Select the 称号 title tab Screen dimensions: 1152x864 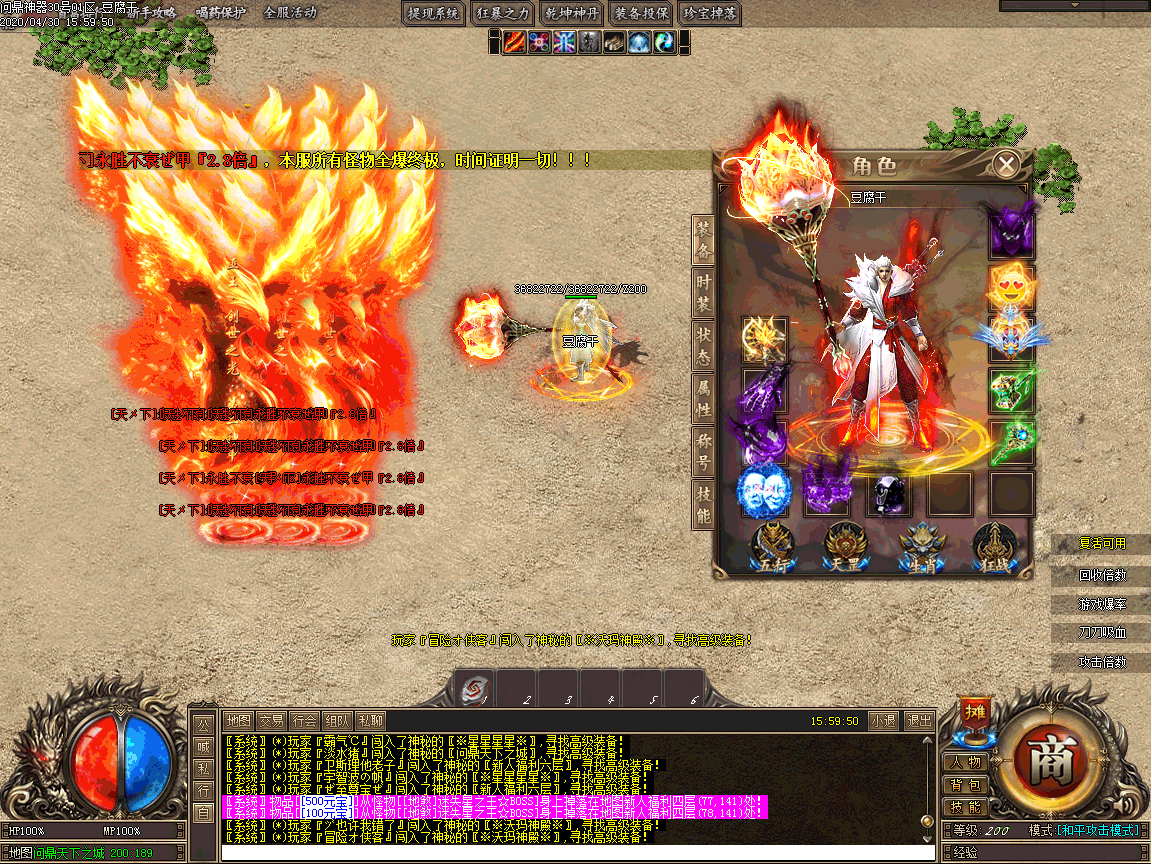coord(704,451)
